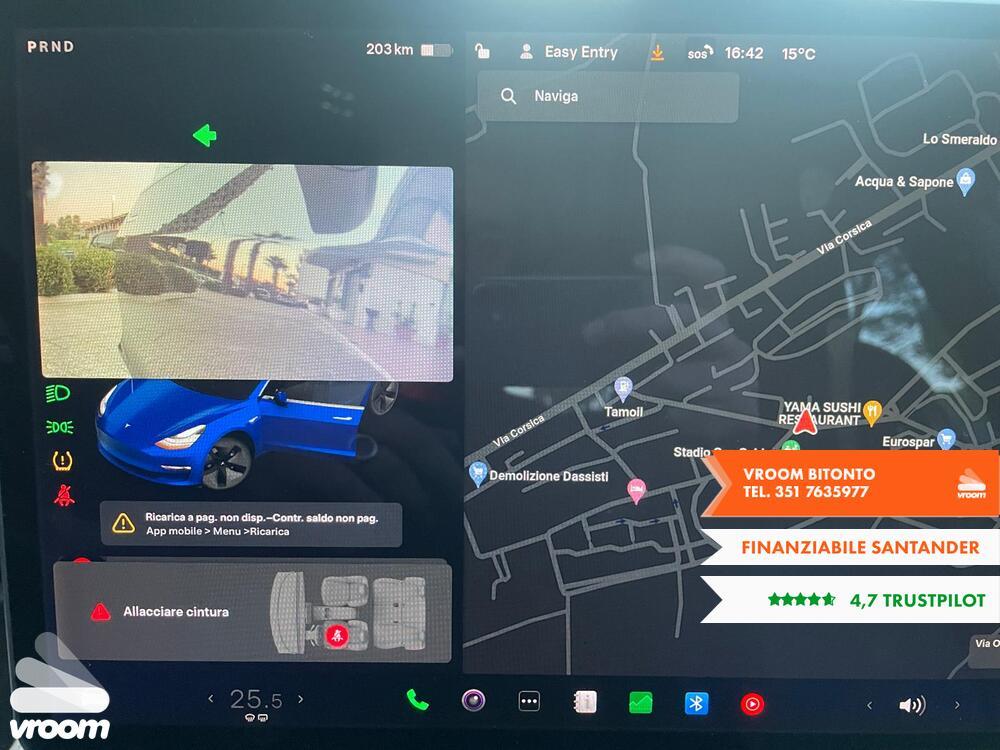Lower cabin temperature with left arrow
Image resolution: width=1000 pixels, height=750 pixels.
210,699
